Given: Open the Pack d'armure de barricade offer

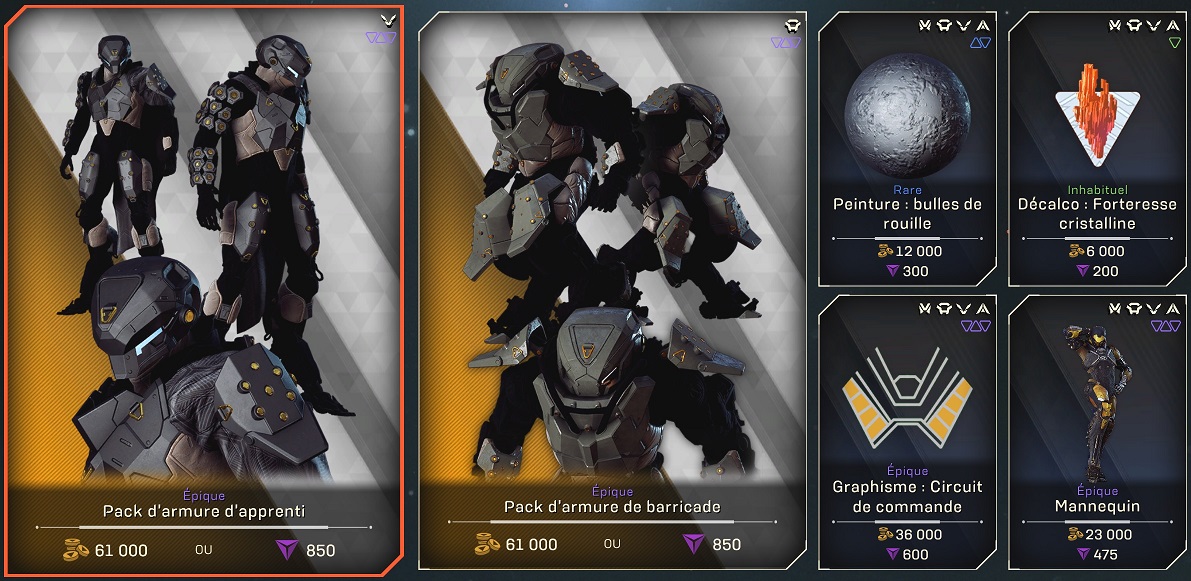Looking at the screenshot, I should [612, 290].
